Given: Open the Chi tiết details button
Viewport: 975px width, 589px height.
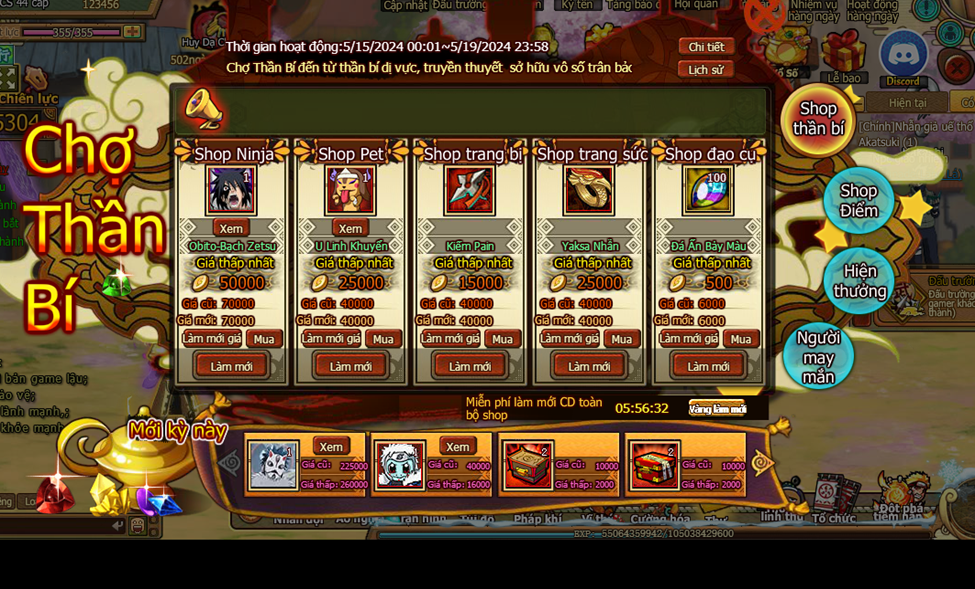Looking at the screenshot, I should (706, 47).
